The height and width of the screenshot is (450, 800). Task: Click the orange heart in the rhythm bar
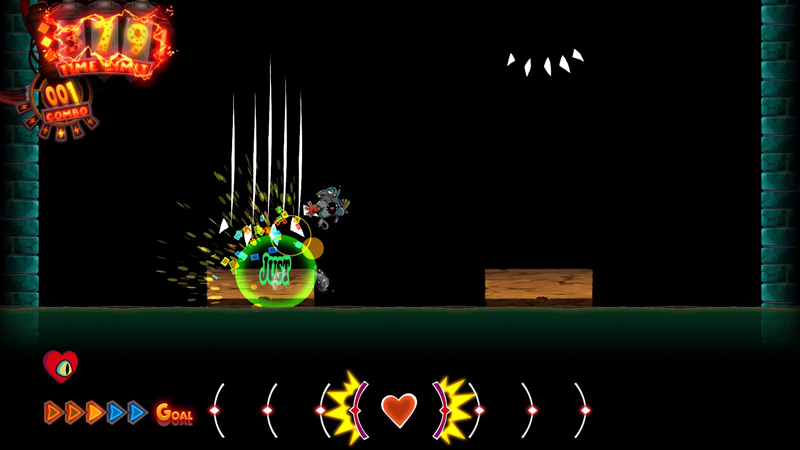tap(398, 410)
